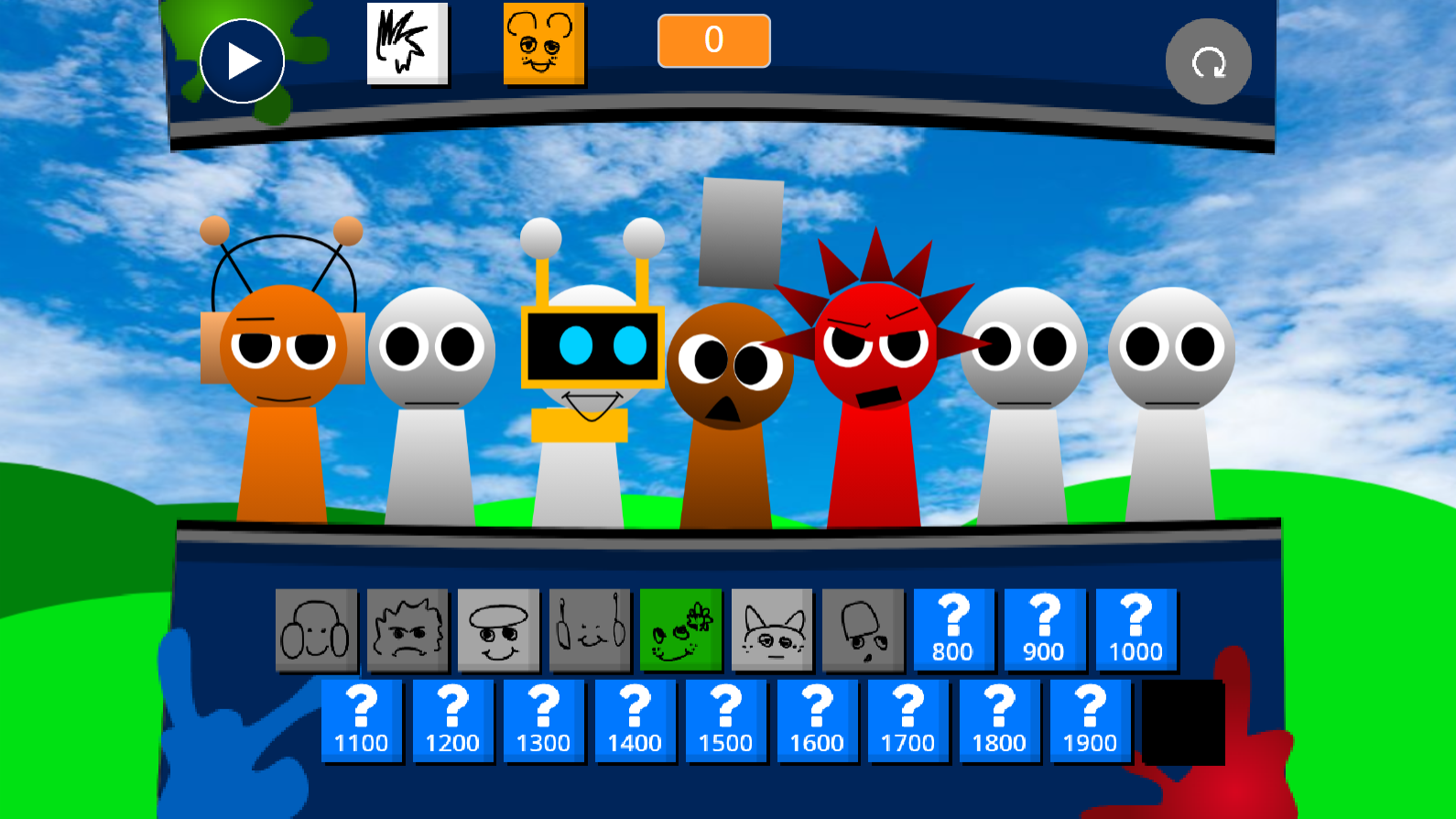Unlock the 800-coin mystery sound
1456x819 pixels.
click(x=954, y=628)
